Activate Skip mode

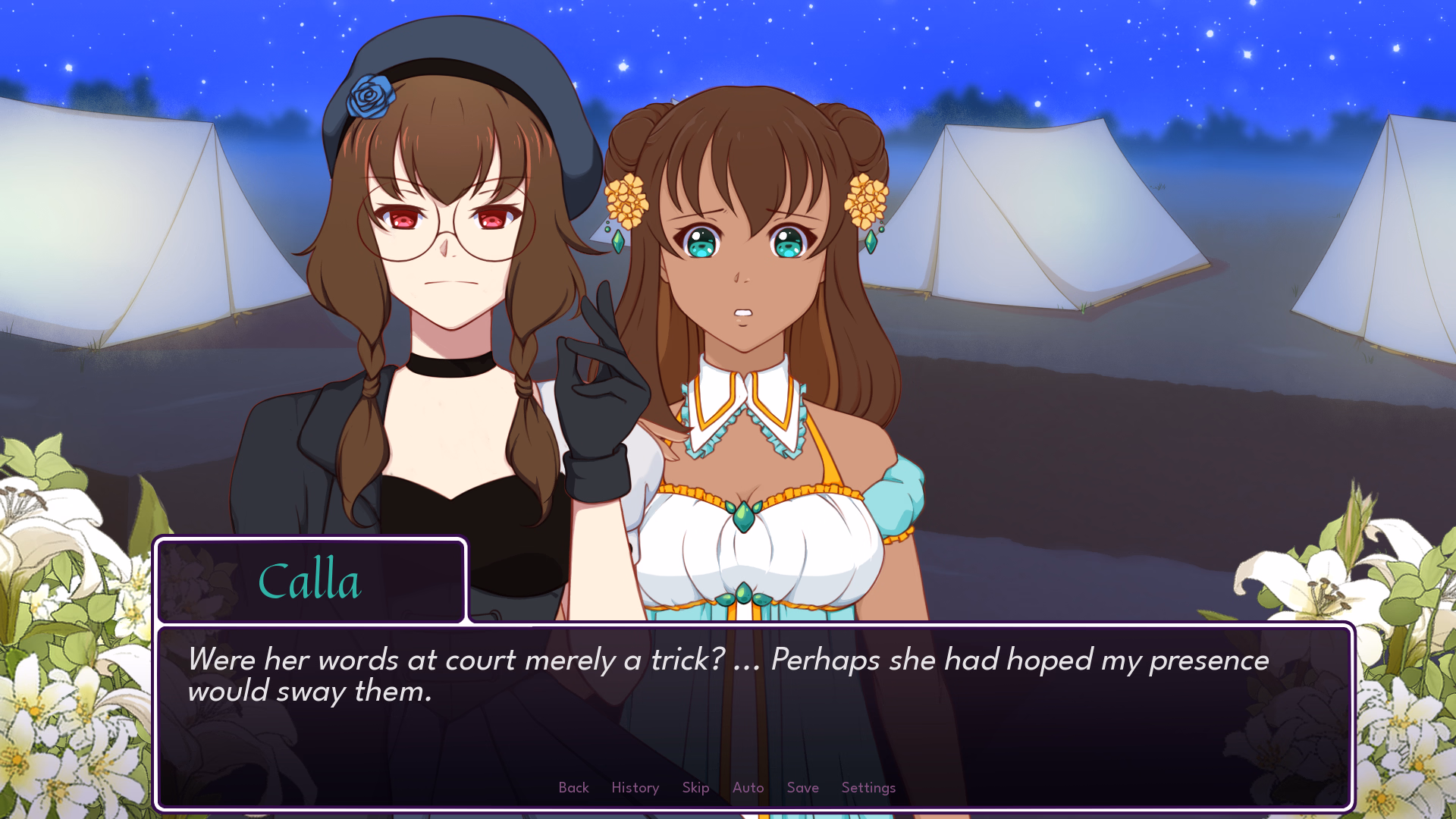(x=695, y=788)
